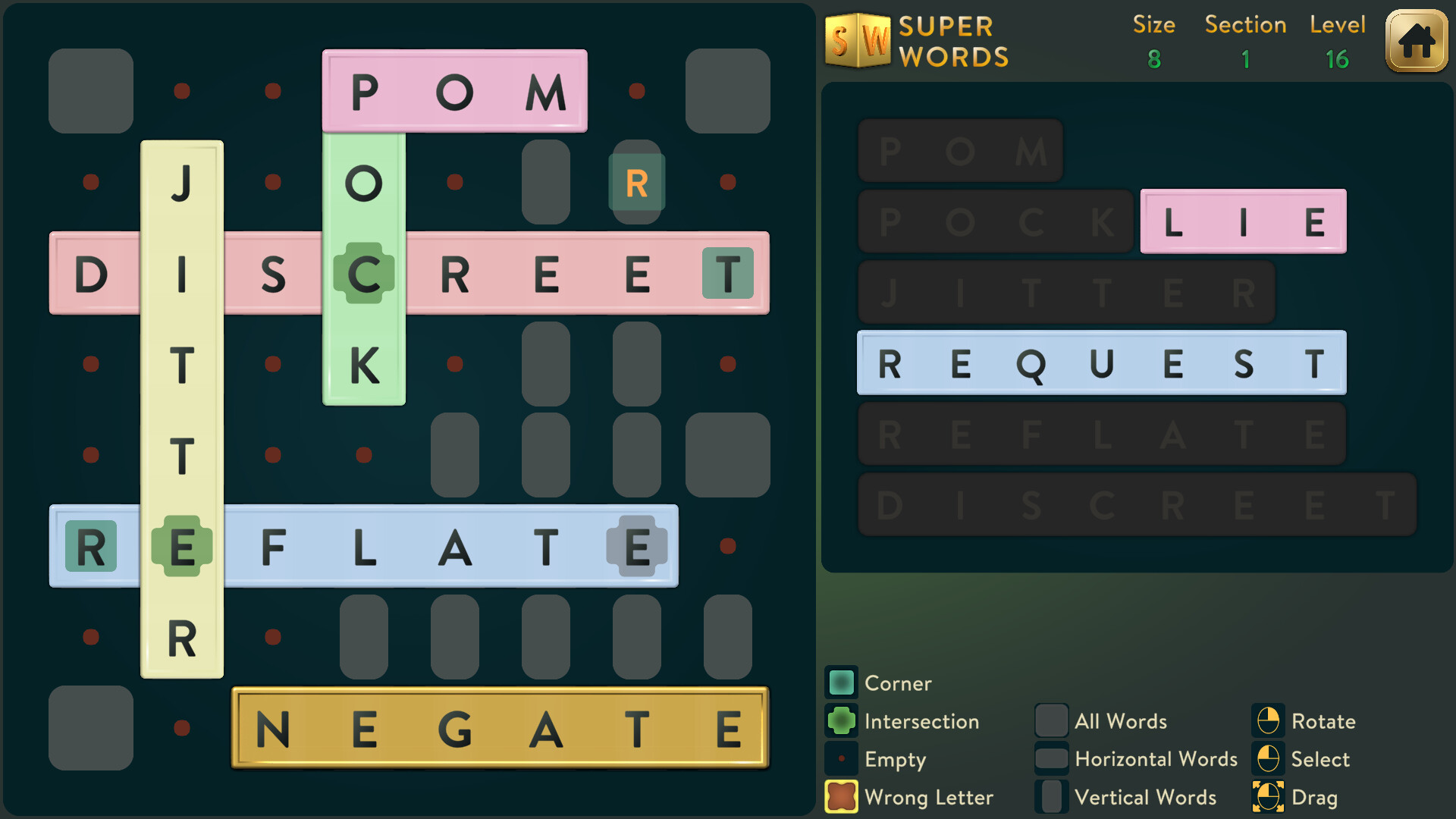The width and height of the screenshot is (1456, 819).
Task: Toggle the All Words filter
Action: pyautogui.click(x=1052, y=721)
